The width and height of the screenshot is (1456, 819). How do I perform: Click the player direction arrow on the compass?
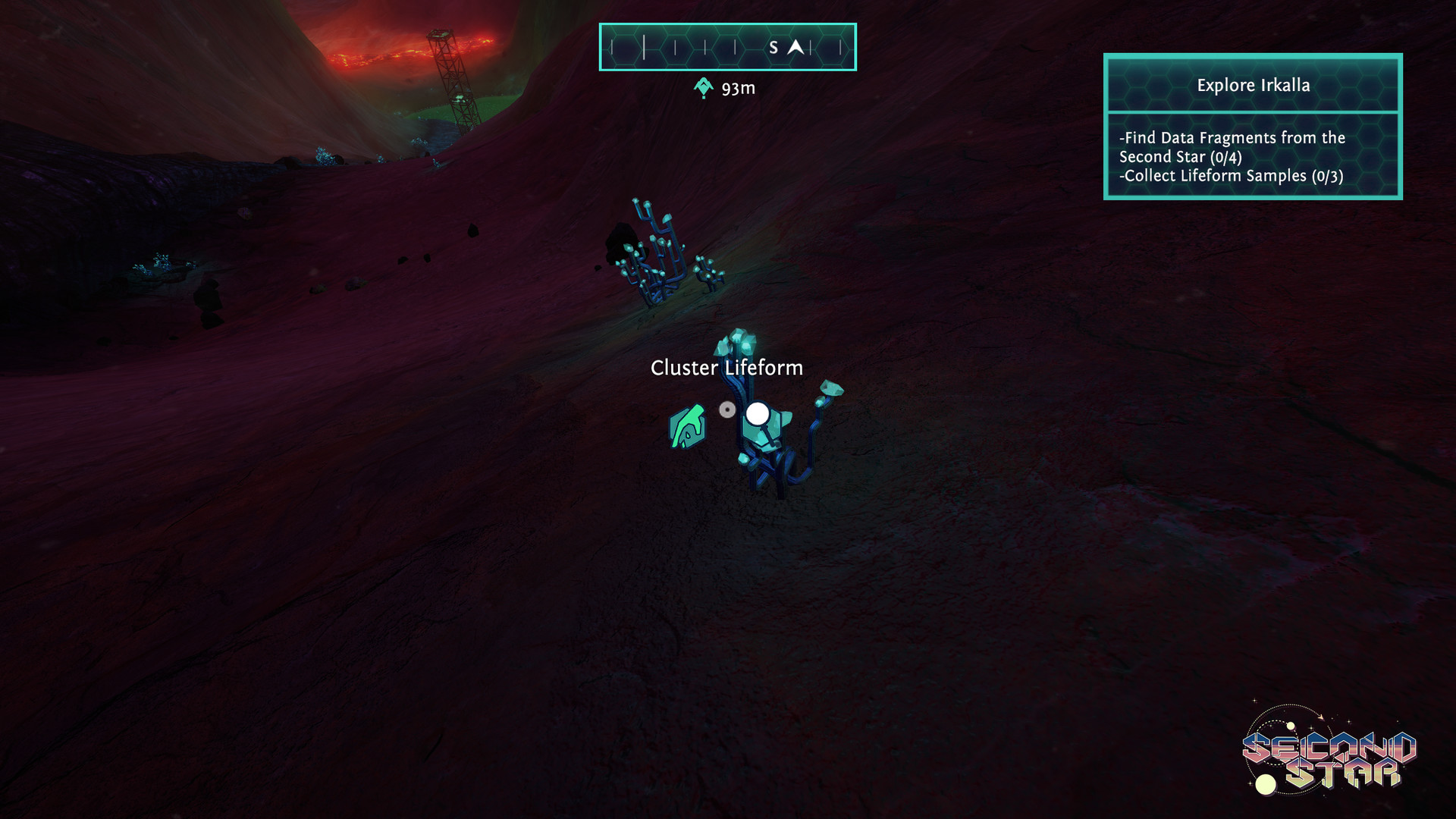(796, 47)
